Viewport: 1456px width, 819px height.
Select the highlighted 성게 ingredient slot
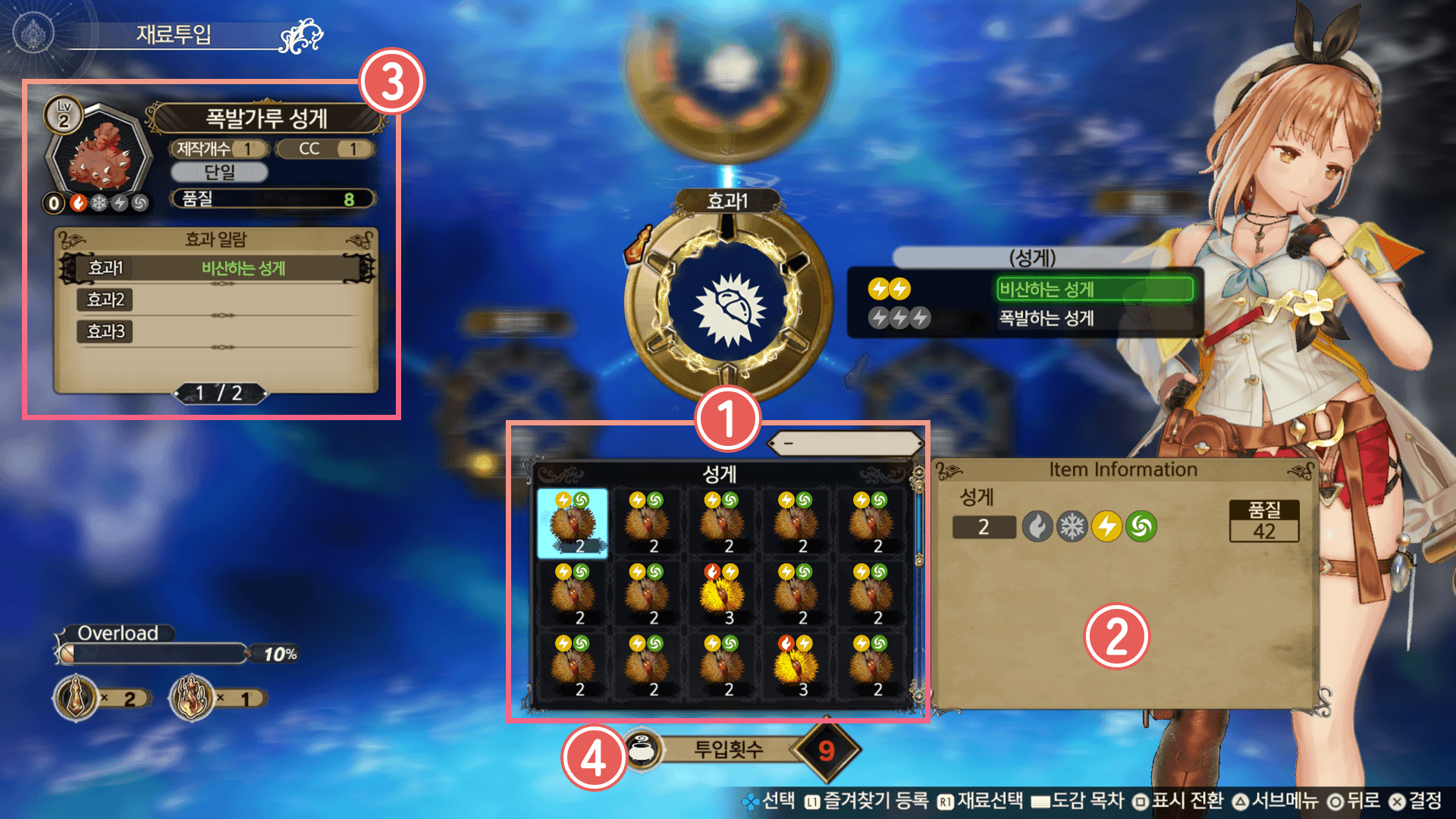tap(573, 523)
